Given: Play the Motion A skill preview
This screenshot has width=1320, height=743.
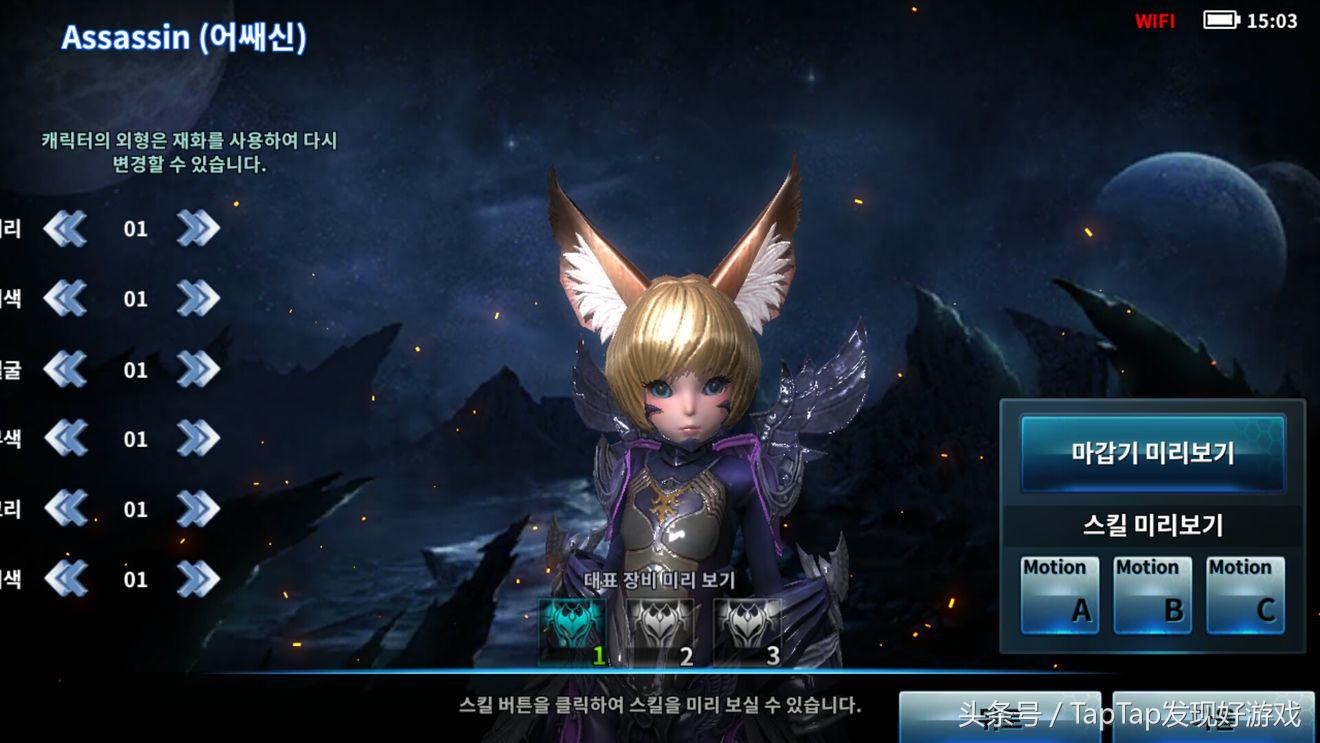Looking at the screenshot, I should pos(1060,594).
